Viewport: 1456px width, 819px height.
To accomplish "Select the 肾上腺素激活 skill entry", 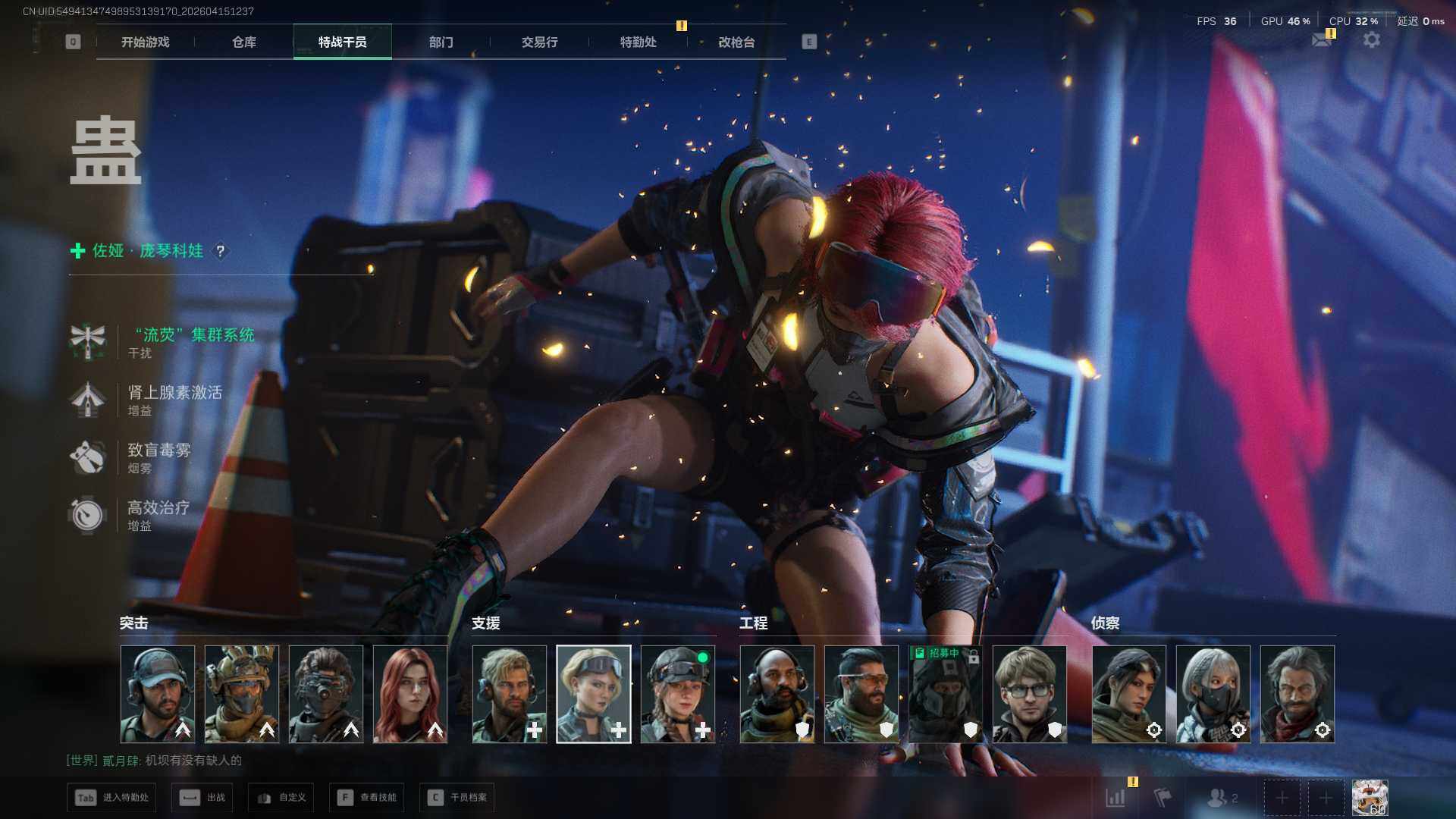I will pyautogui.click(x=174, y=393).
